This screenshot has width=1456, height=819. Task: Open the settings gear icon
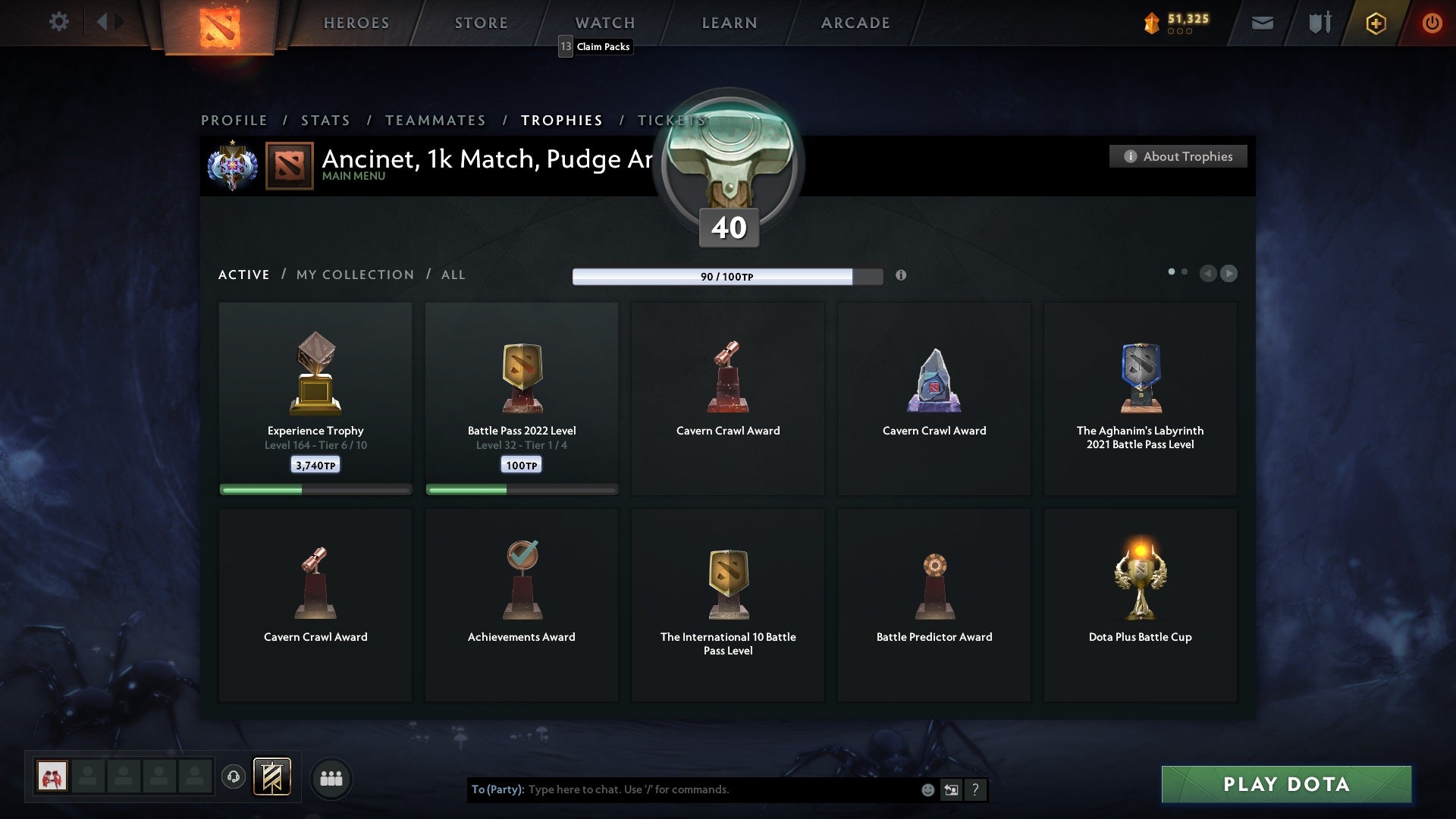pos(59,22)
